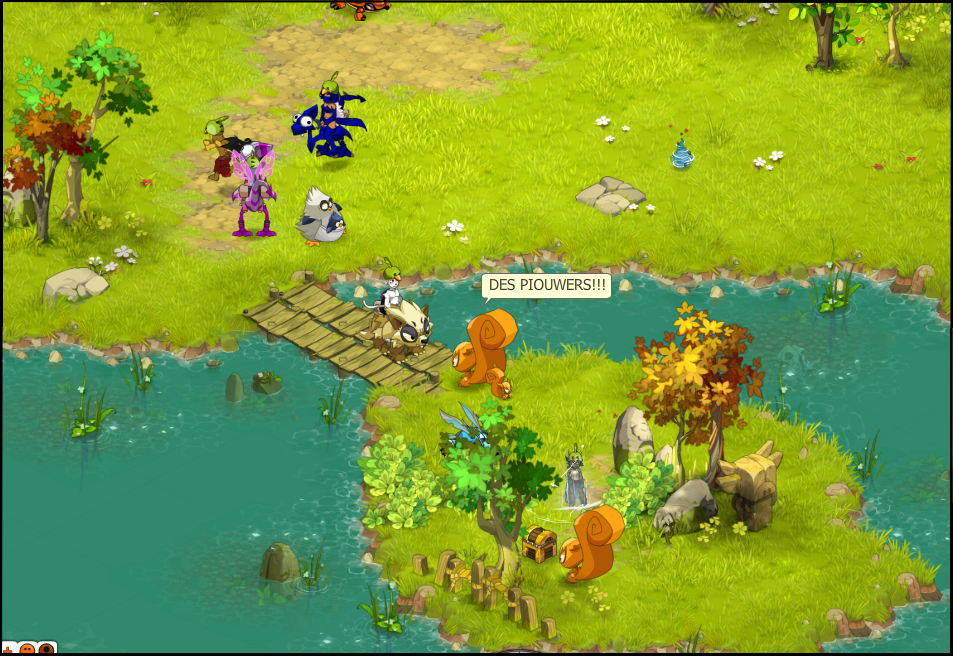Open the orange smiley emote icon

27,650
